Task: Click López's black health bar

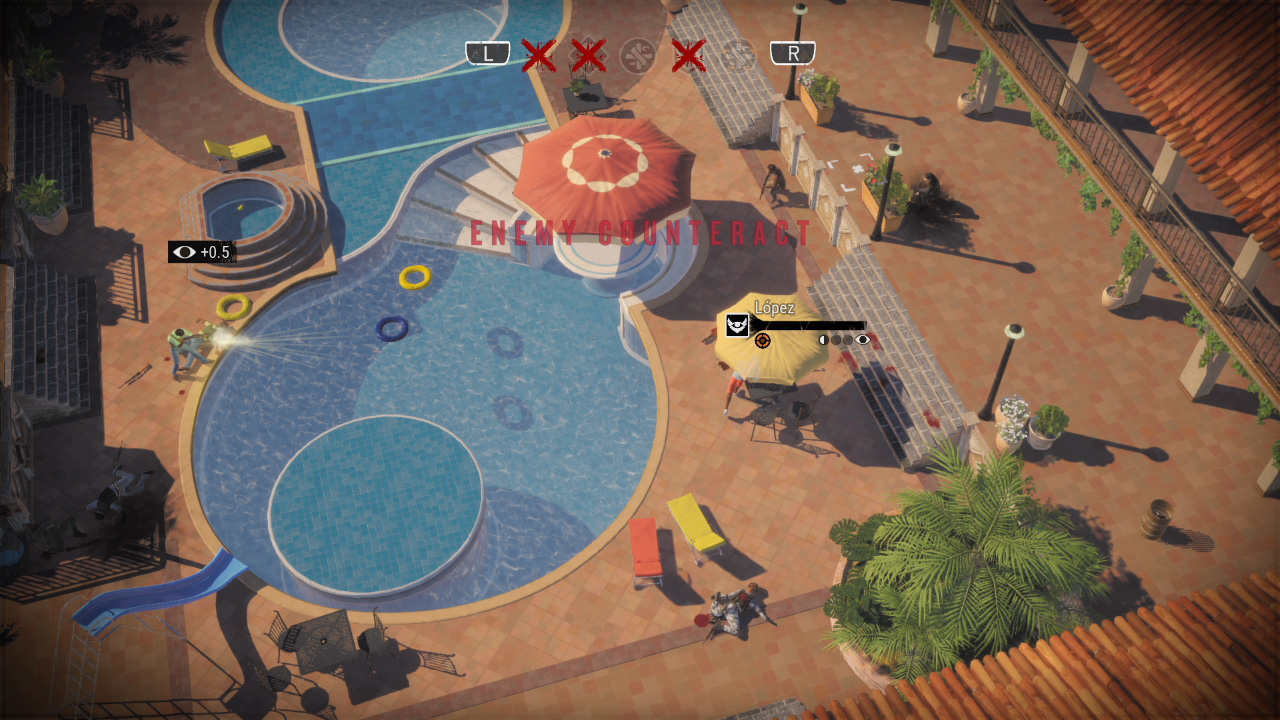Action: (x=808, y=325)
